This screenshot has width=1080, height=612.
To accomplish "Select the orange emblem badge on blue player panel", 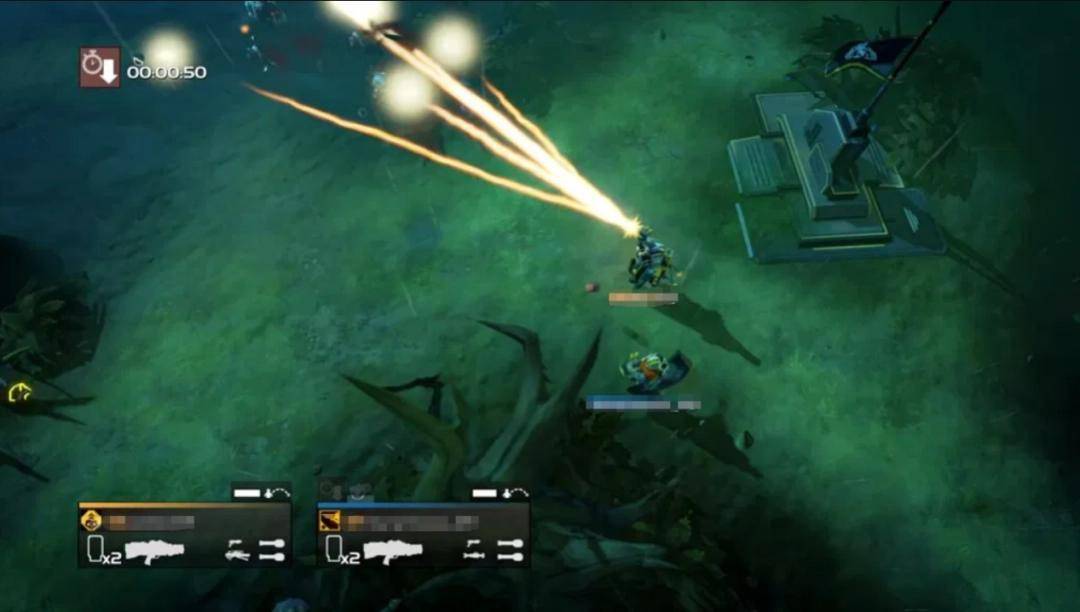I will pyautogui.click(x=330, y=521).
